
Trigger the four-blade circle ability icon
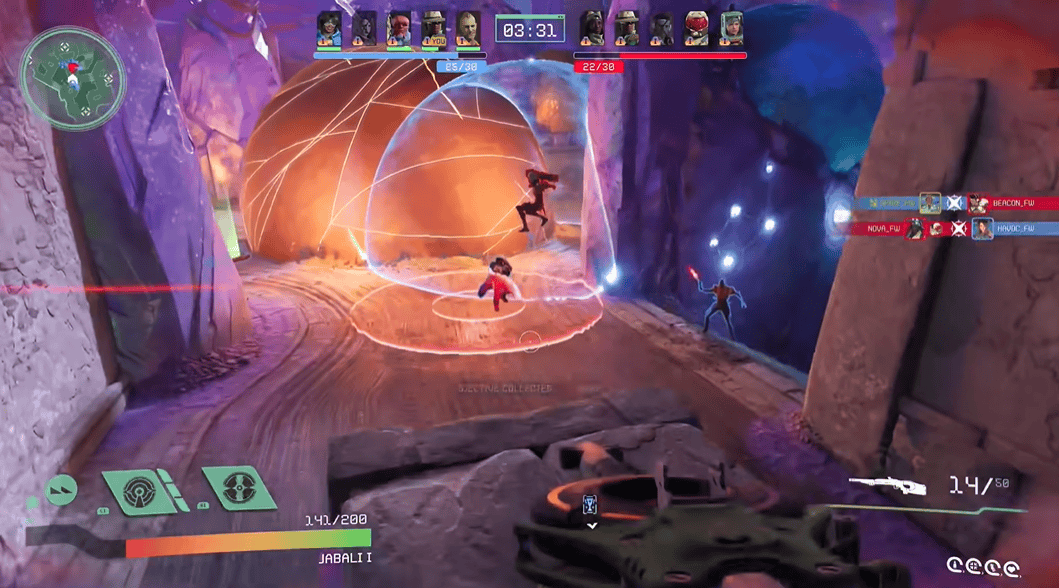tap(238, 491)
